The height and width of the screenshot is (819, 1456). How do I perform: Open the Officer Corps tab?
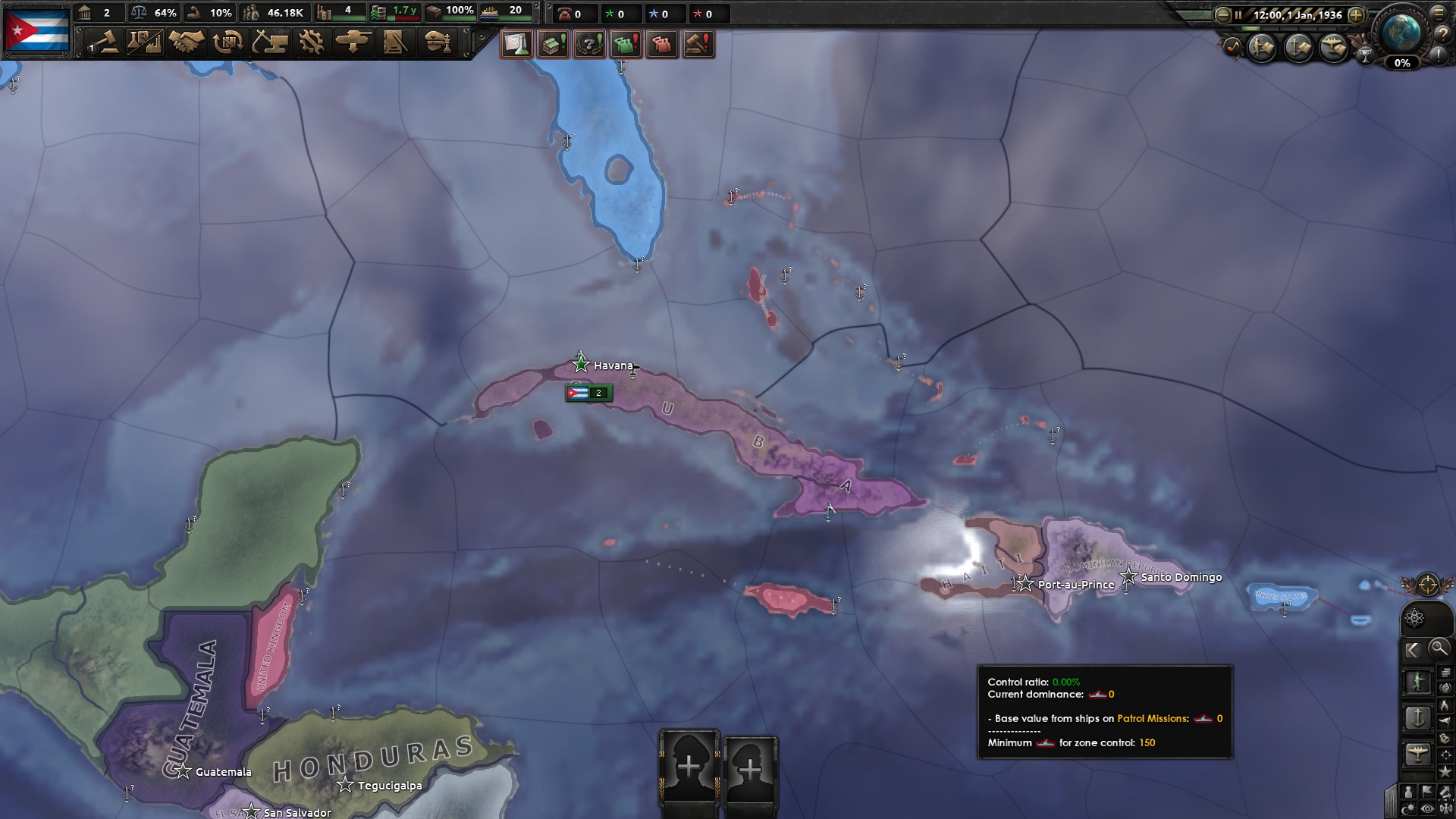tap(438, 43)
